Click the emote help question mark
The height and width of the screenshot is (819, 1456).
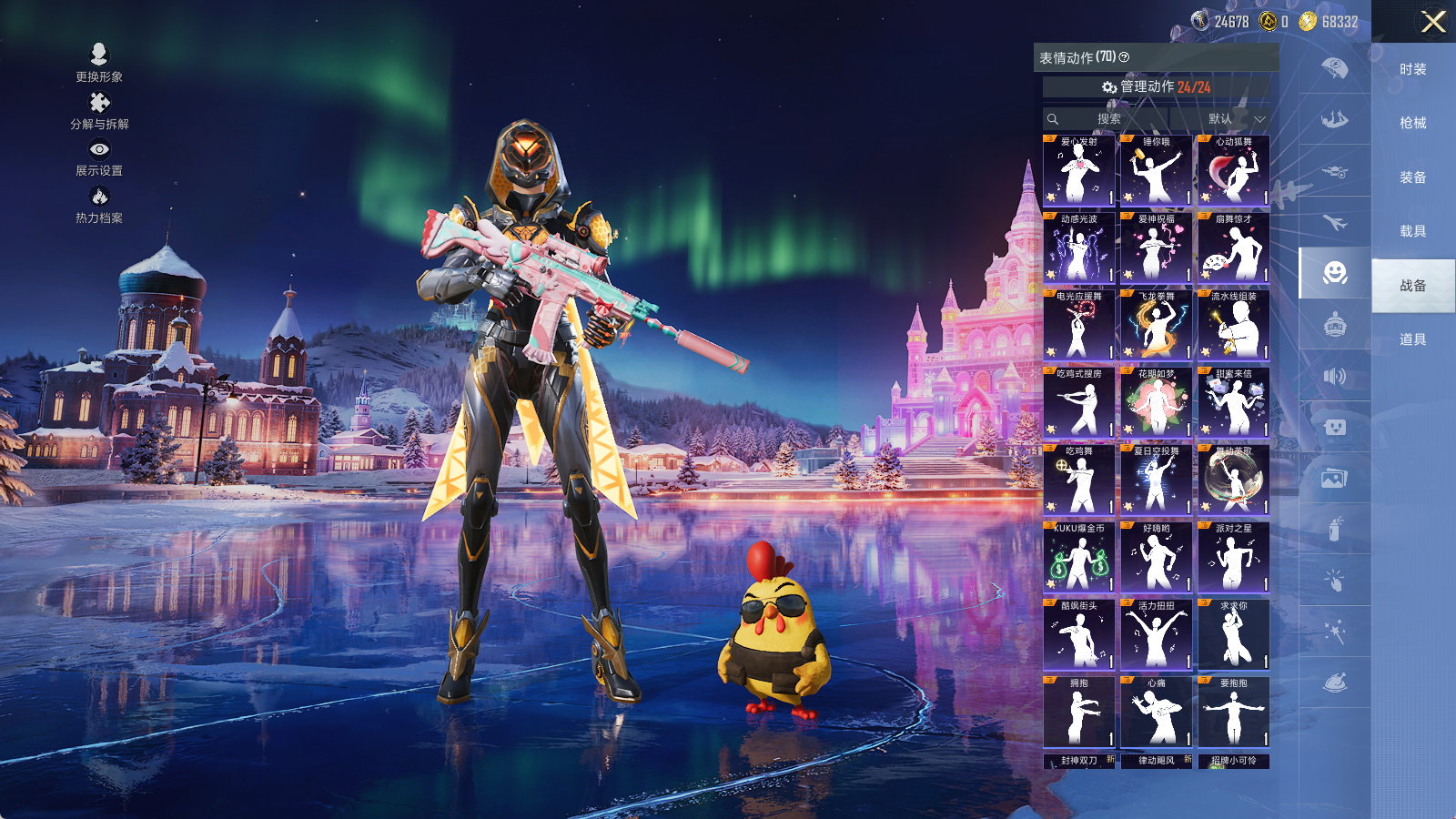point(1125,57)
